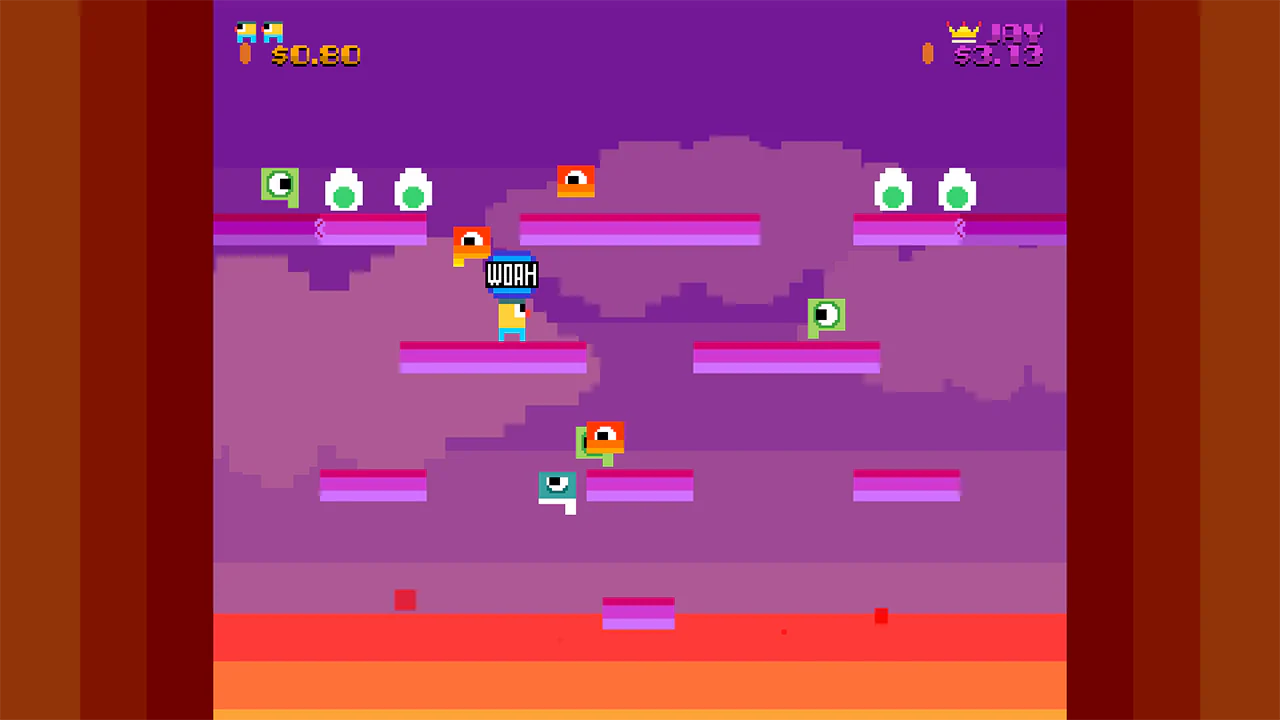Select the green alien hatching on the left platform
The height and width of the screenshot is (720, 1280).
pyautogui.click(x=280, y=185)
